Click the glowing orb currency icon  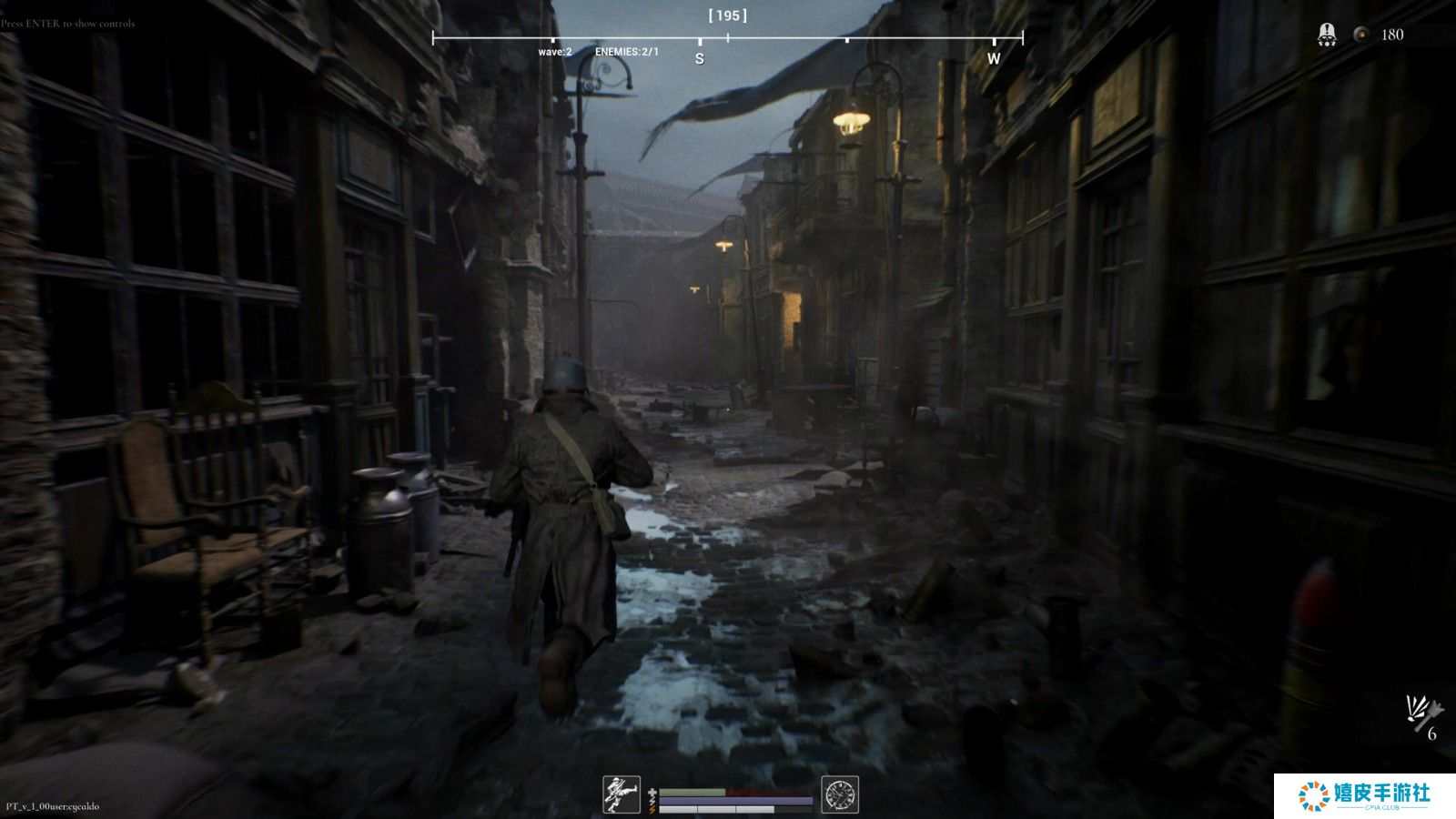coord(1360,35)
